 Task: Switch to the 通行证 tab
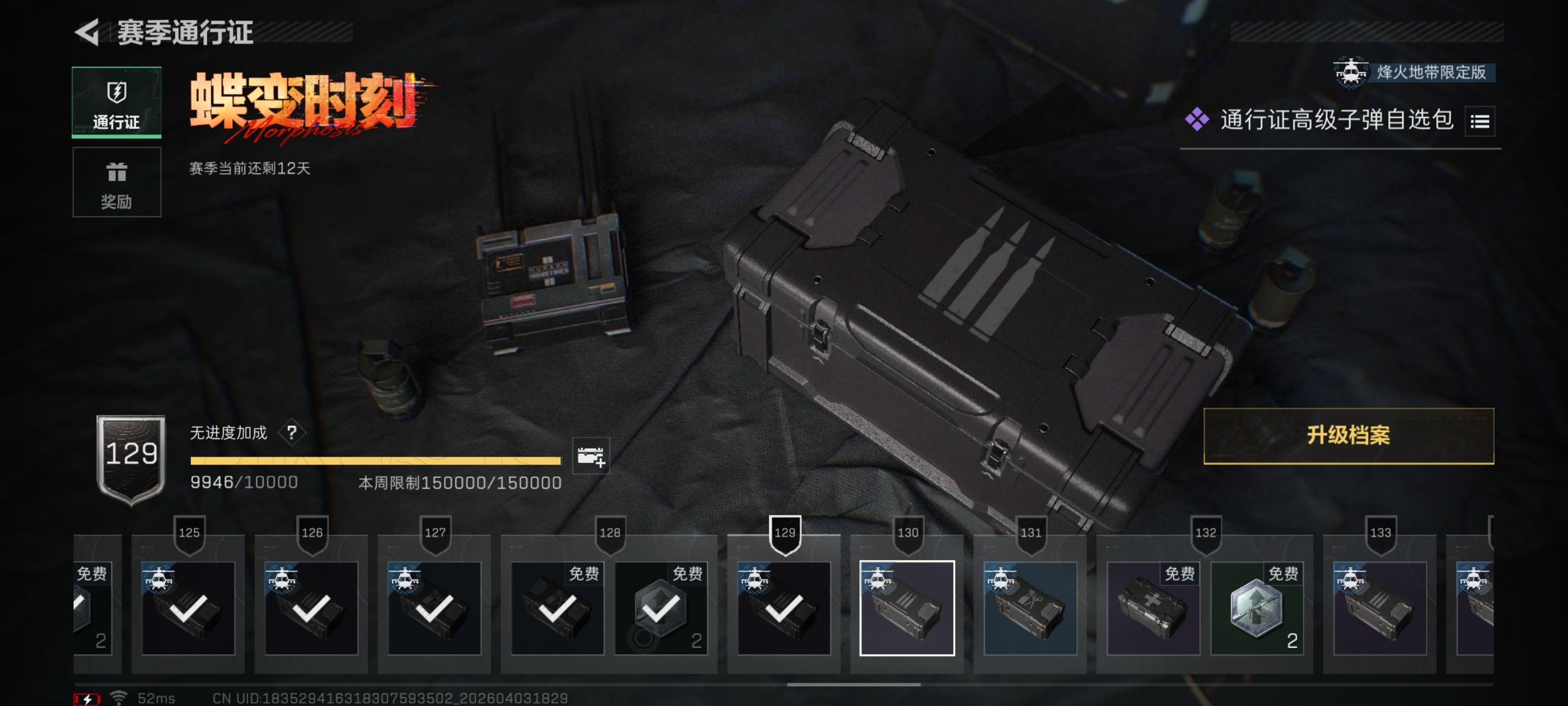click(116, 102)
